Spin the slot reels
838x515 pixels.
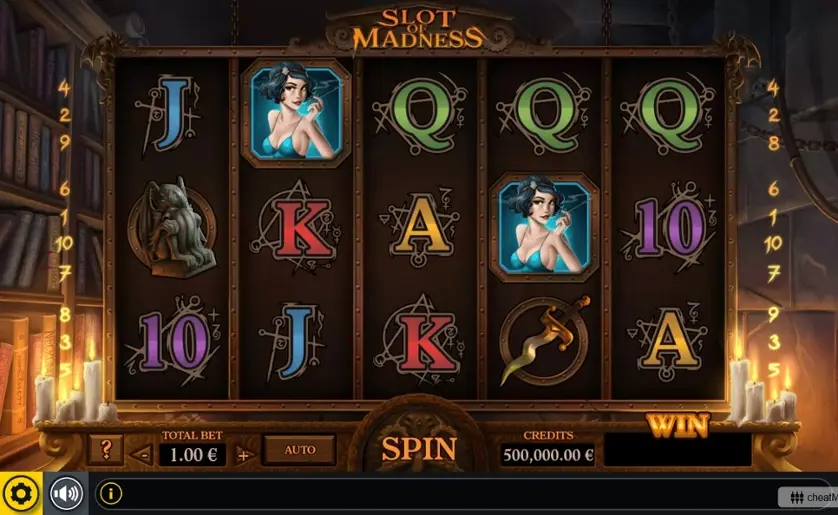[418, 449]
